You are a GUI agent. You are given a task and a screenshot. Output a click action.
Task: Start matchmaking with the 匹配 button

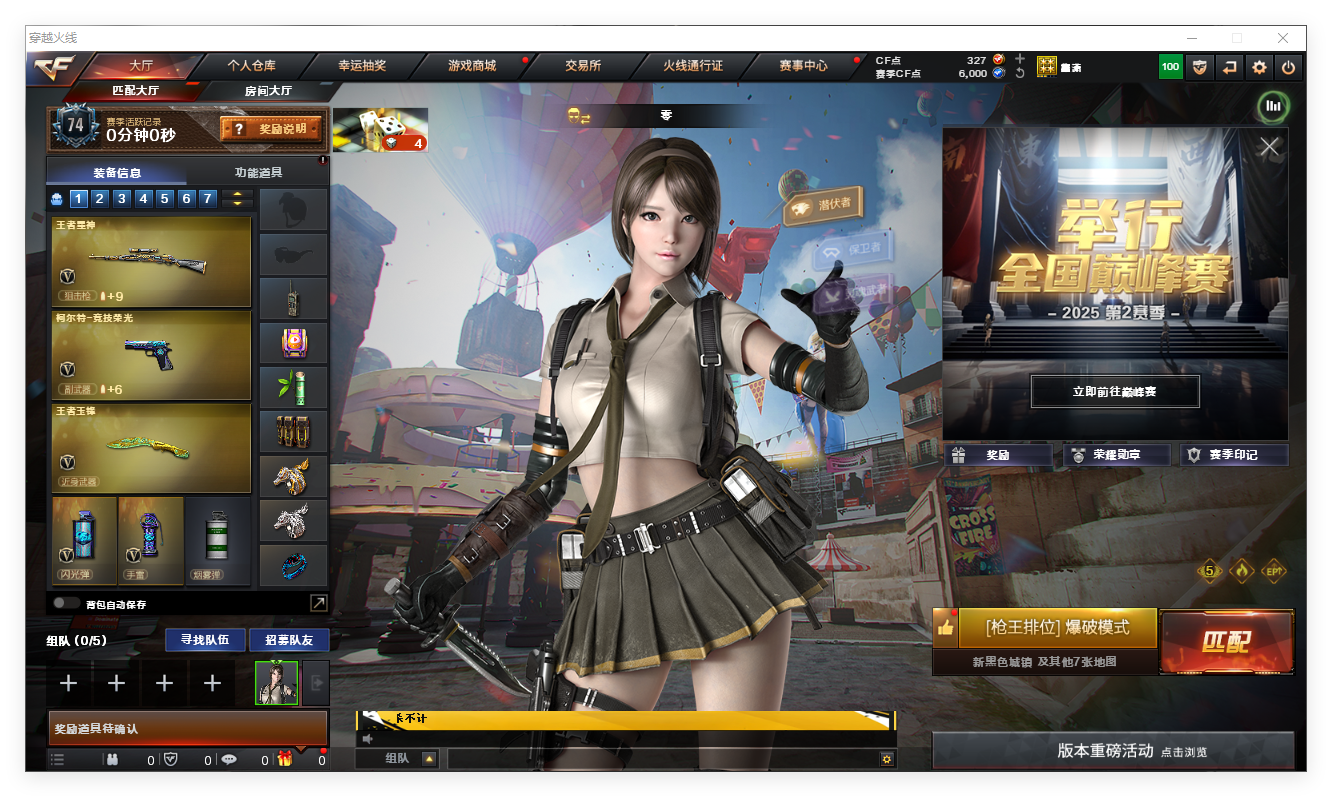[1226, 642]
